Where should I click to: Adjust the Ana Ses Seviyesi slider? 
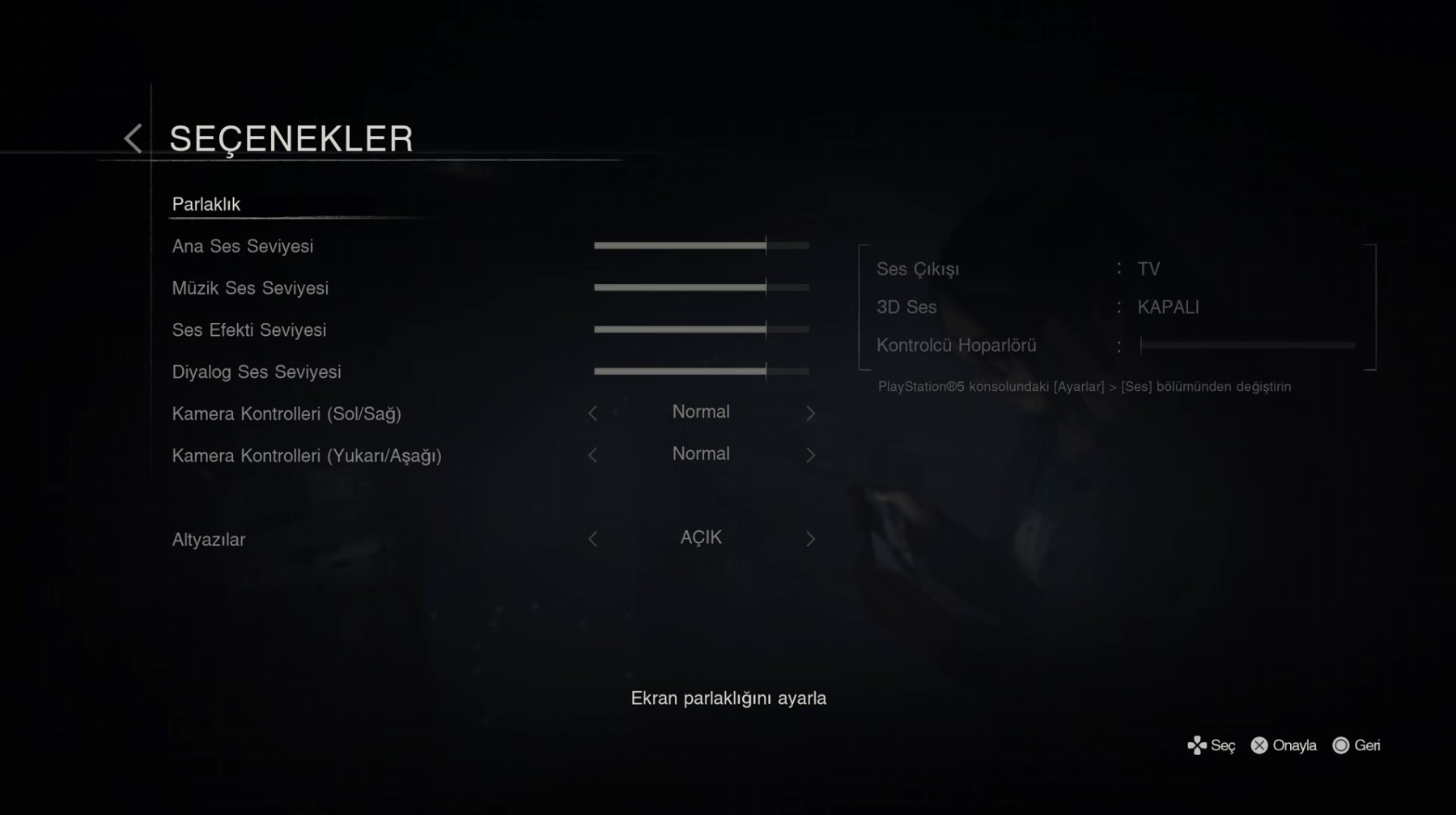pyautogui.click(x=701, y=245)
